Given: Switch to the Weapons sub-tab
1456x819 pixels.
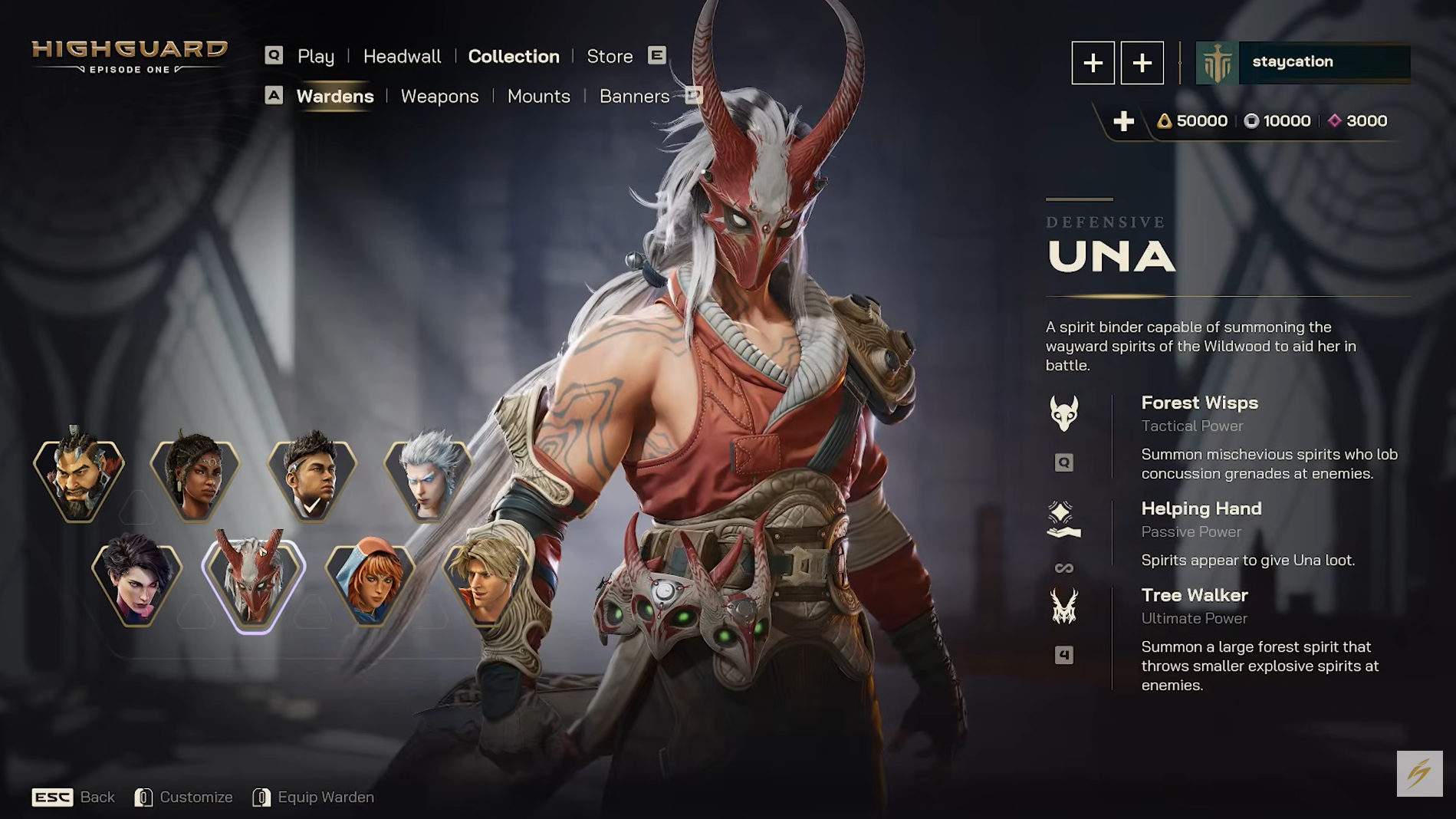Looking at the screenshot, I should tap(439, 97).
